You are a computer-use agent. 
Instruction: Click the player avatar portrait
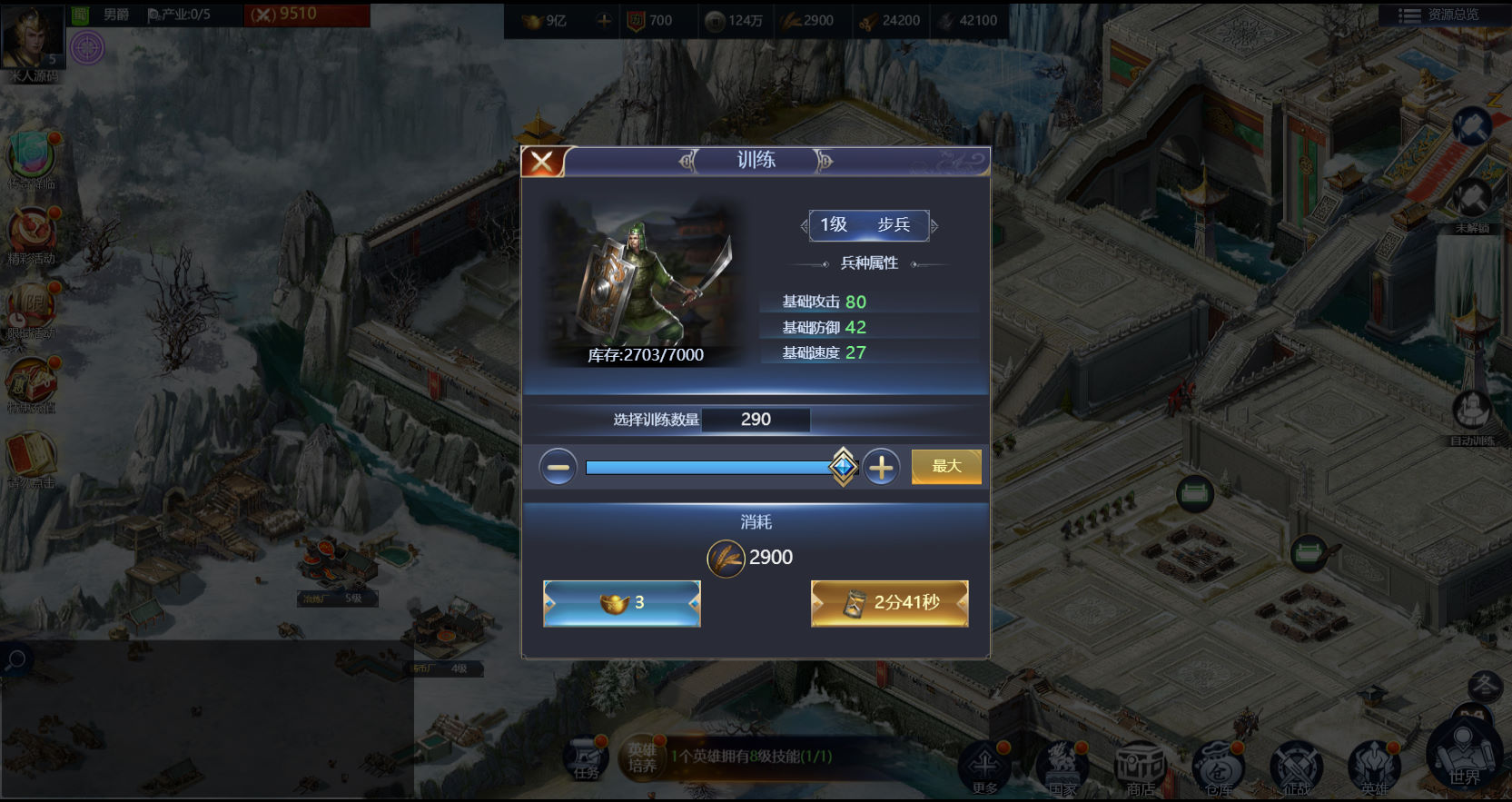pyautogui.click(x=32, y=36)
